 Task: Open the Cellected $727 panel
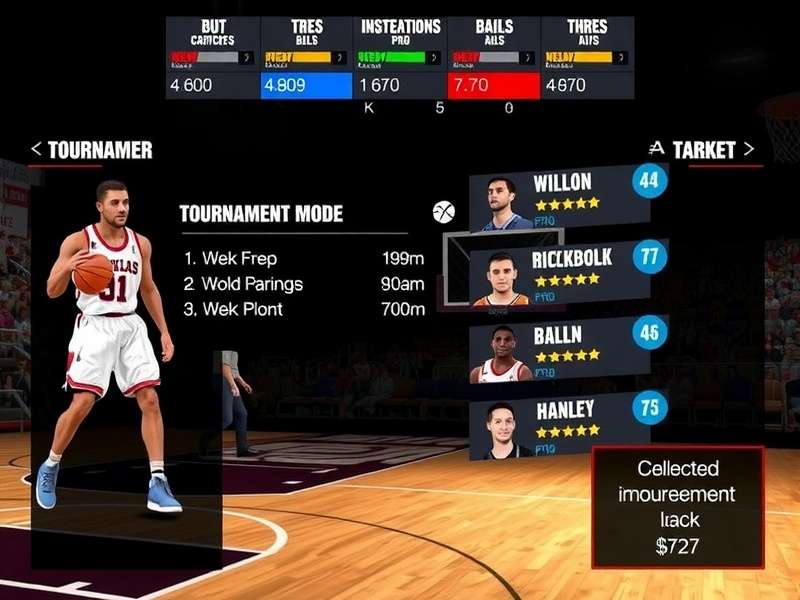pos(677,507)
